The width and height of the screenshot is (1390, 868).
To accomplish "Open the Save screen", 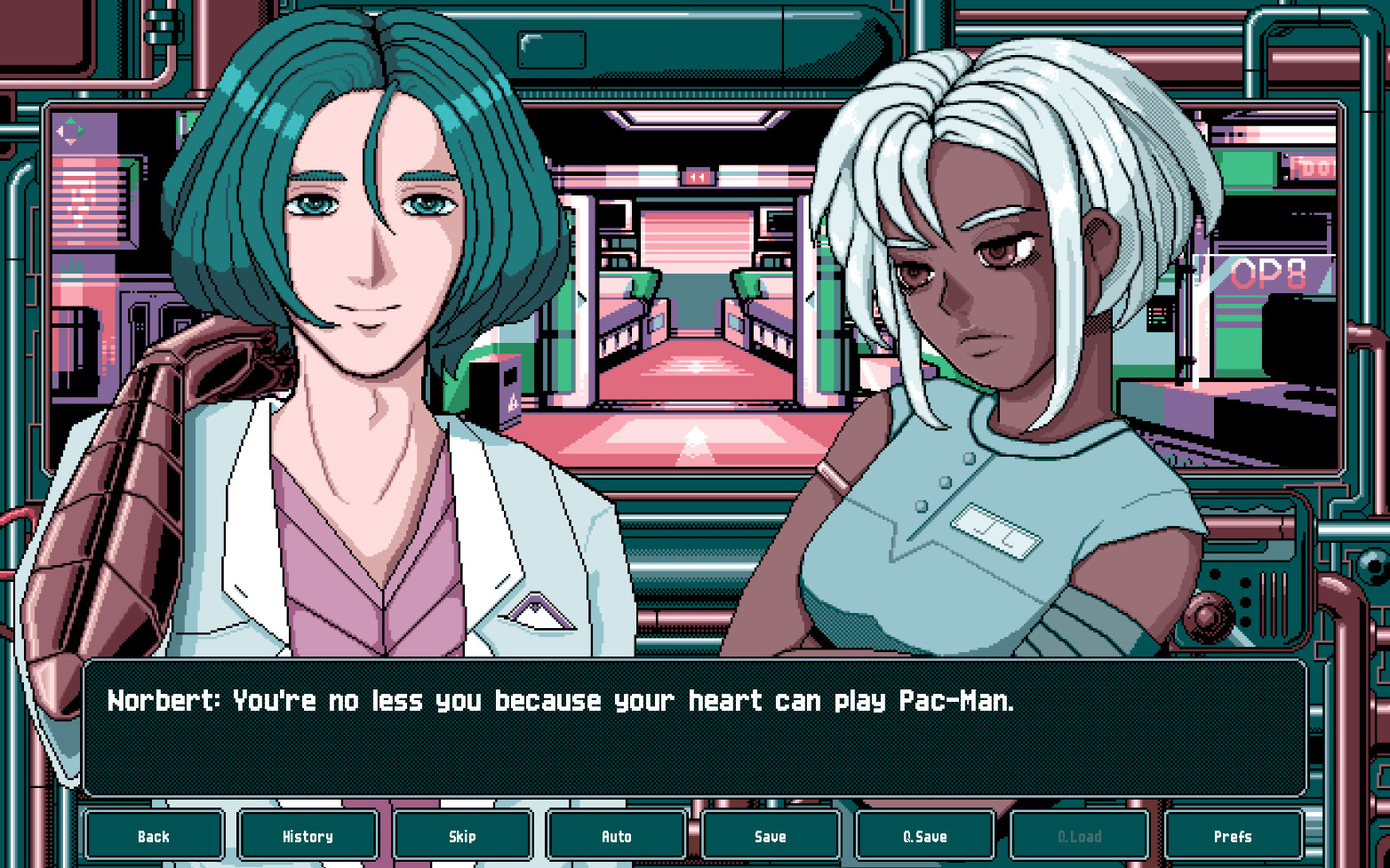I will pos(771,836).
